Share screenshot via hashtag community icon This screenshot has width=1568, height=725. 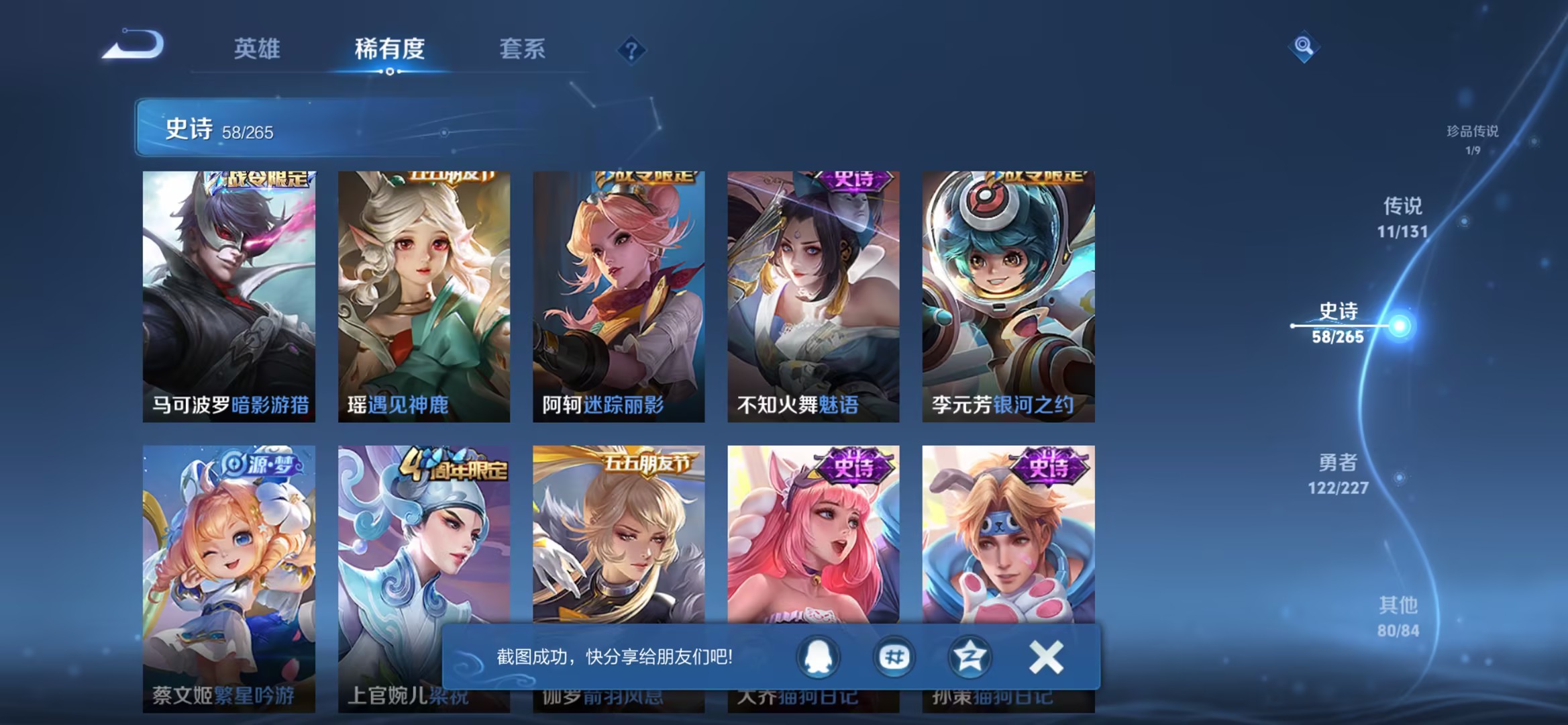(894, 657)
